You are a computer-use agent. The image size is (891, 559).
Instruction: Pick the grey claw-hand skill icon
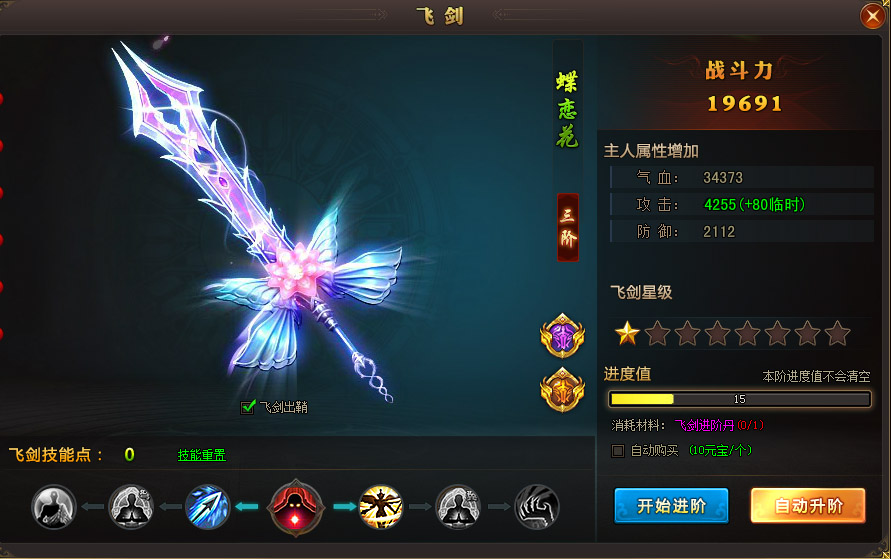[537, 507]
